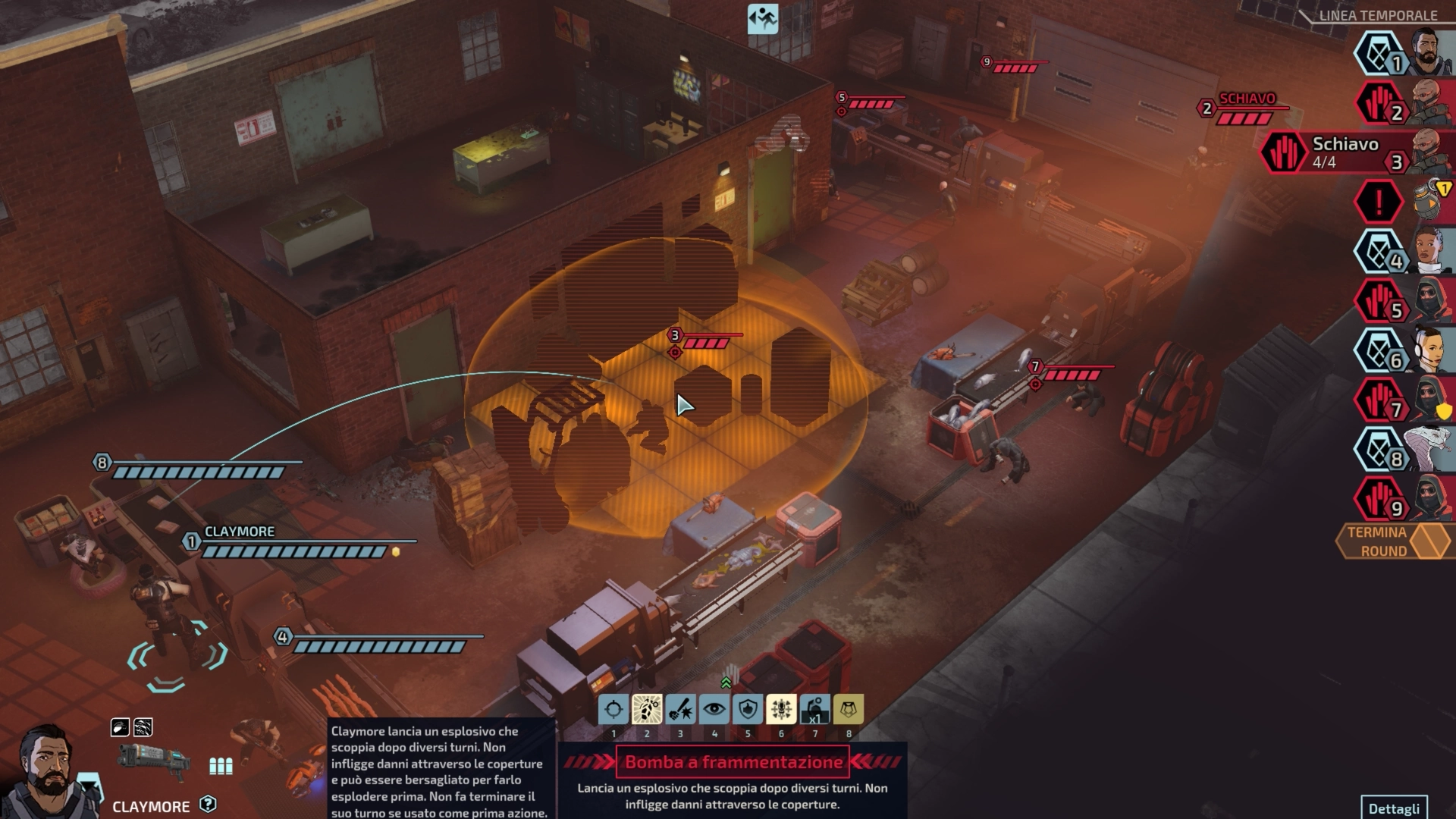Image resolution: width=1456 pixels, height=819 pixels.
Task: Open Claymore's help question mark
Action: point(208,805)
